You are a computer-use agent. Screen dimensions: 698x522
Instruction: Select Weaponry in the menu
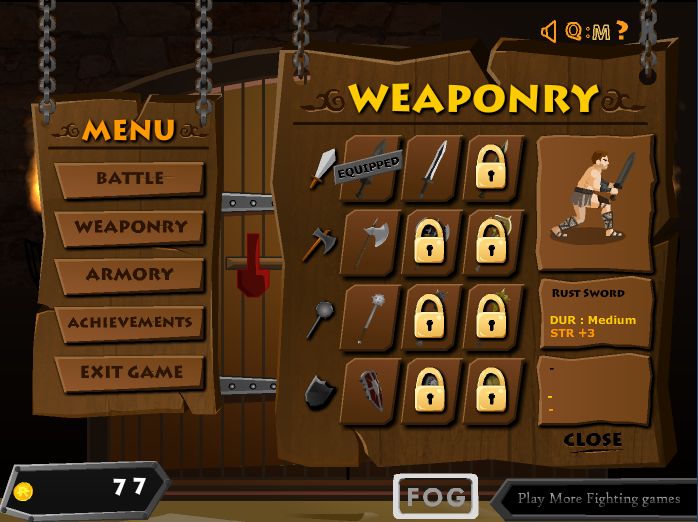tap(130, 227)
